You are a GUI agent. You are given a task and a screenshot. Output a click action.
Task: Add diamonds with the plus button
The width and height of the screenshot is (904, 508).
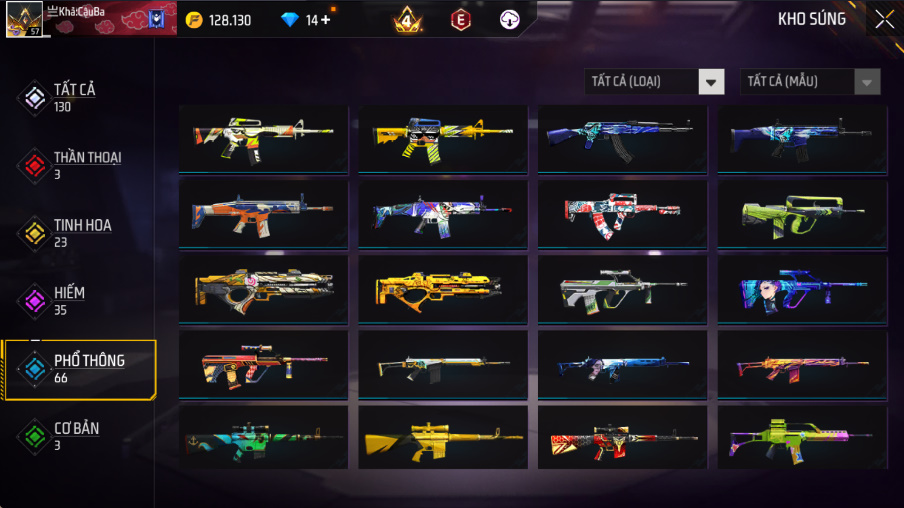(x=326, y=20)
